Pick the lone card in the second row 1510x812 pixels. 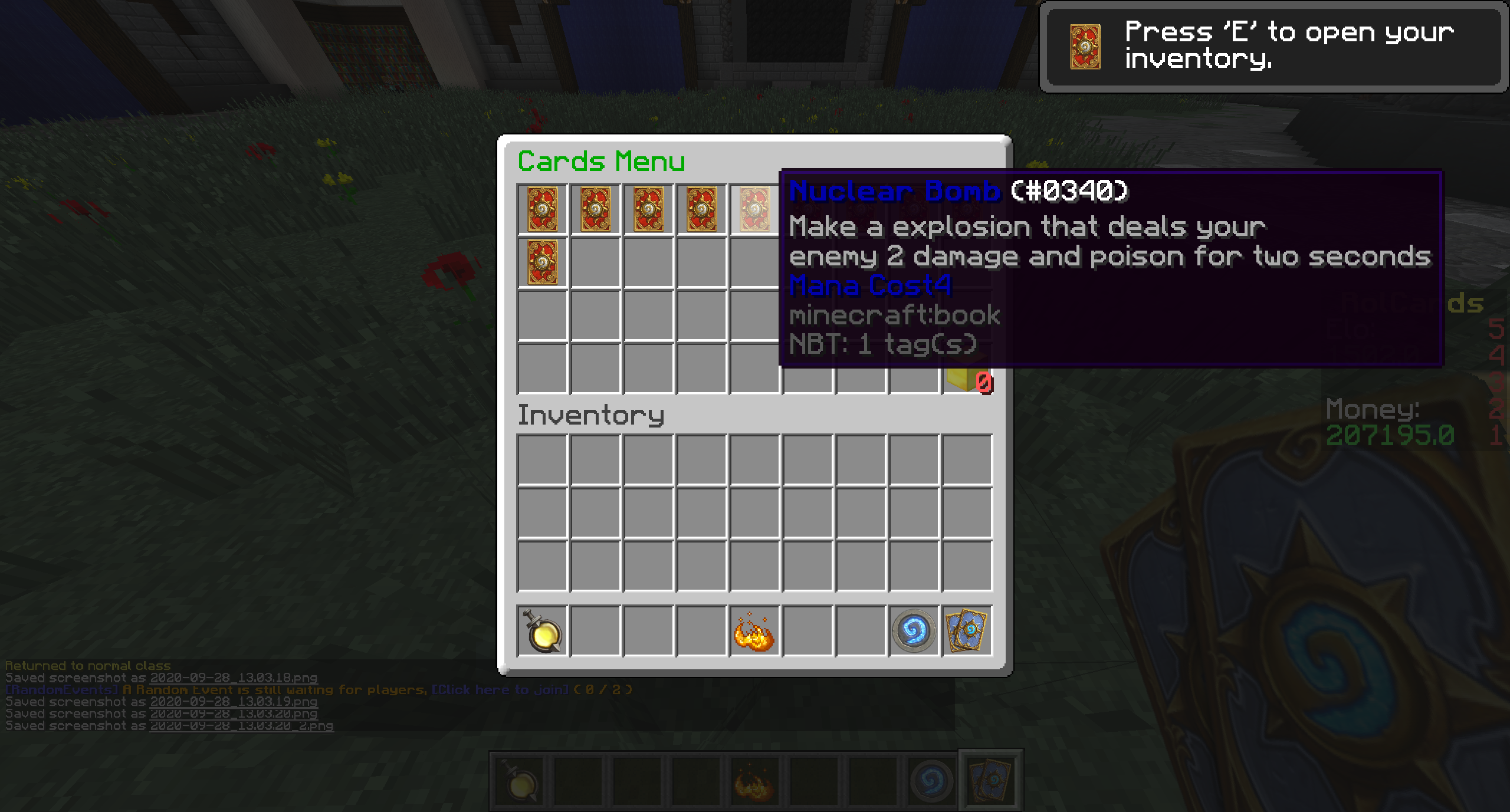pos(542,262)
